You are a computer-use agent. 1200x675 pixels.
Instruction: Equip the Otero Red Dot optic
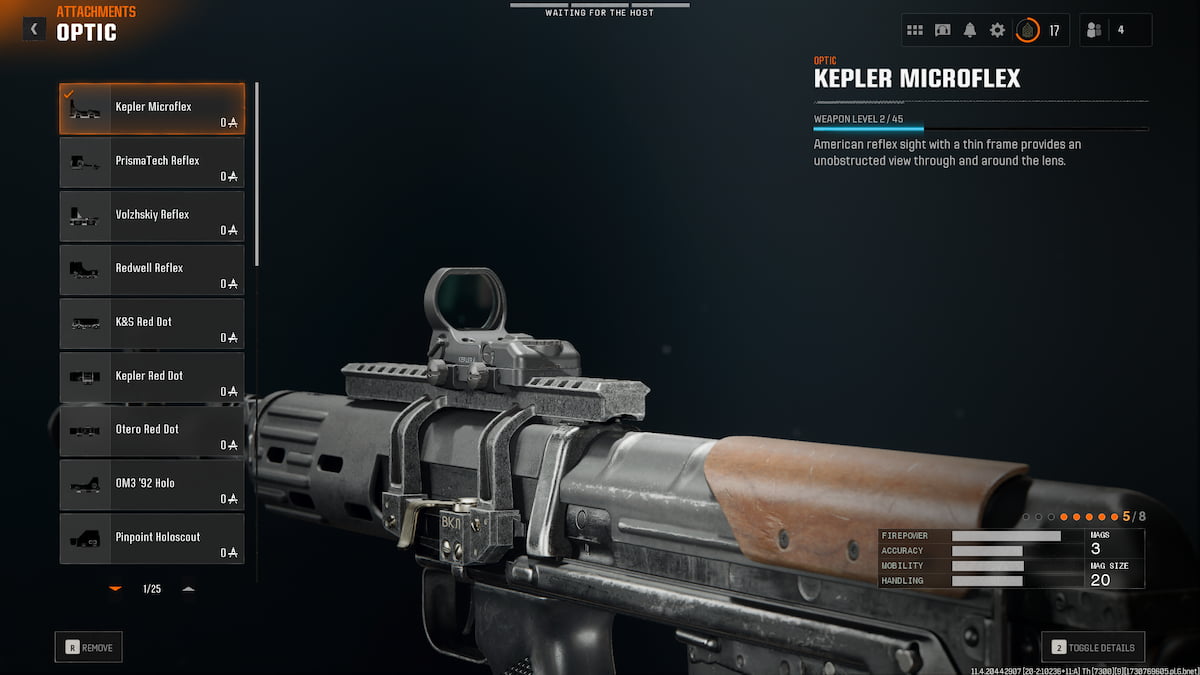click(152, 432)
